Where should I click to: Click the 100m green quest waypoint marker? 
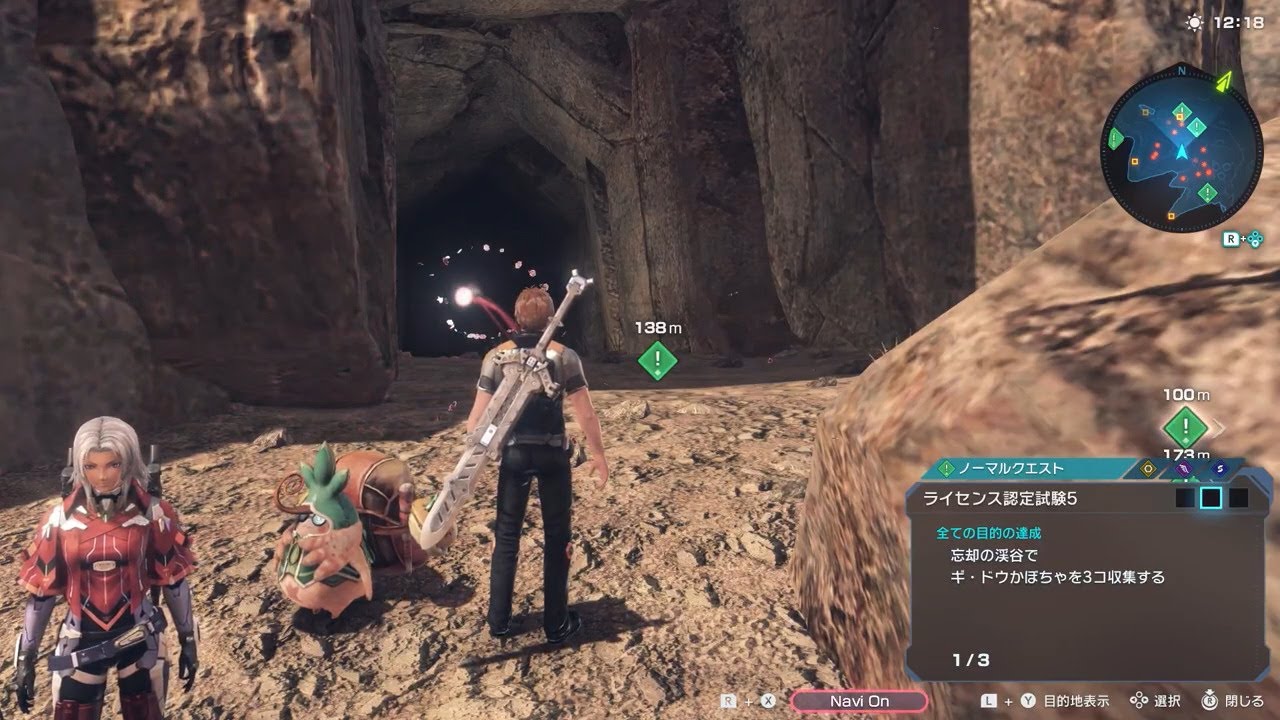(1185, 427)
